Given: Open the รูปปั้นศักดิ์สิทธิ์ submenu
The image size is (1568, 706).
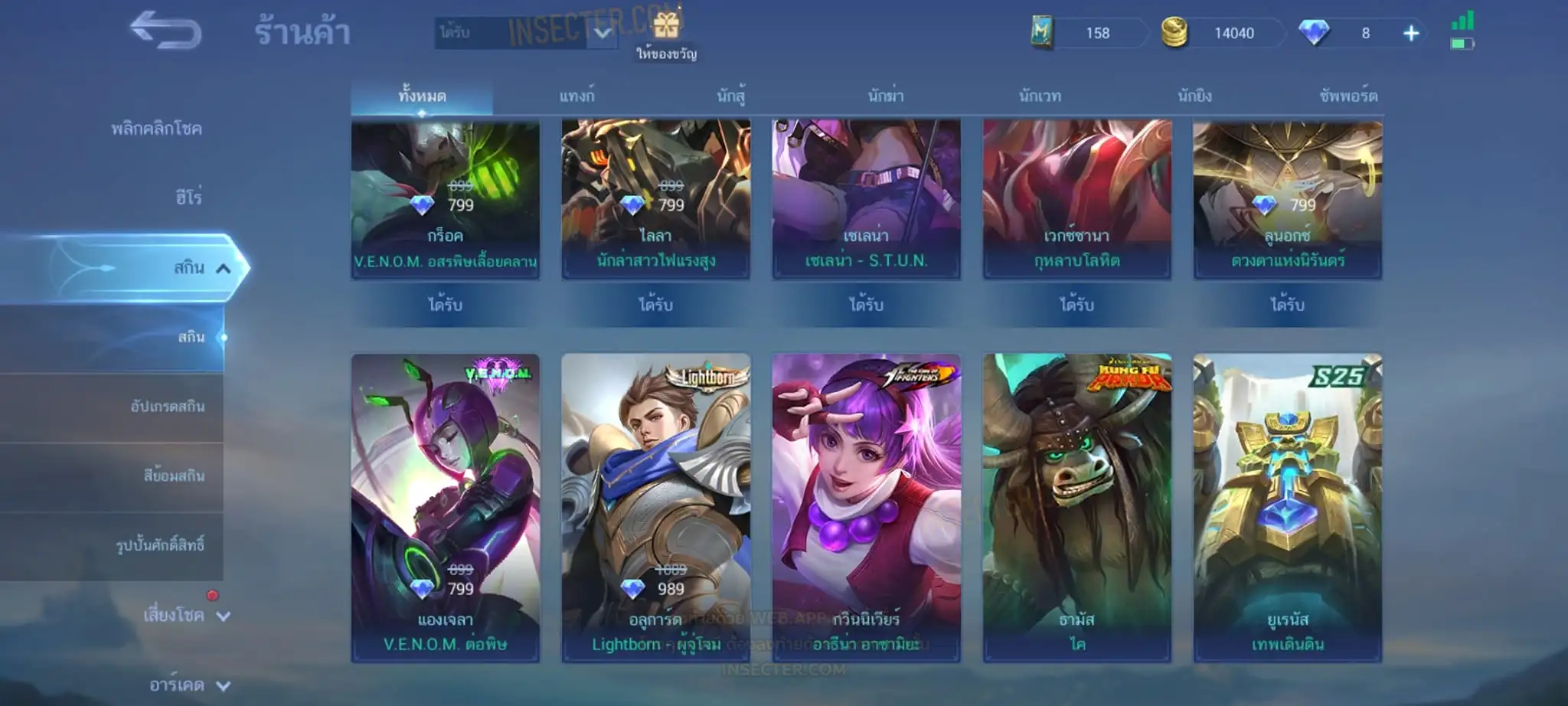Looking at the screenshot, I should 160,545.
